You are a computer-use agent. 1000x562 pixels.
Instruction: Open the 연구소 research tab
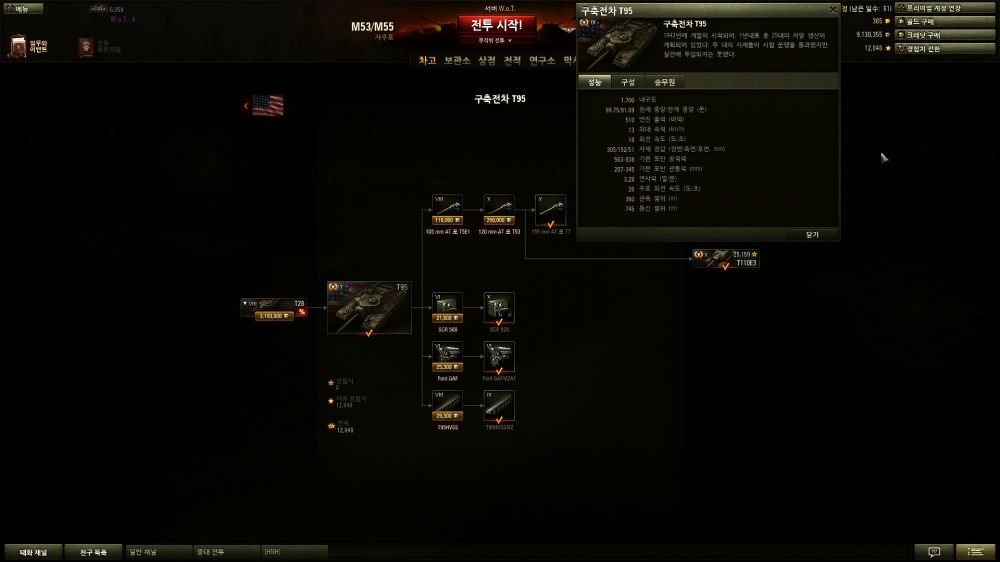pyautogui.click(x=542, y=60)
